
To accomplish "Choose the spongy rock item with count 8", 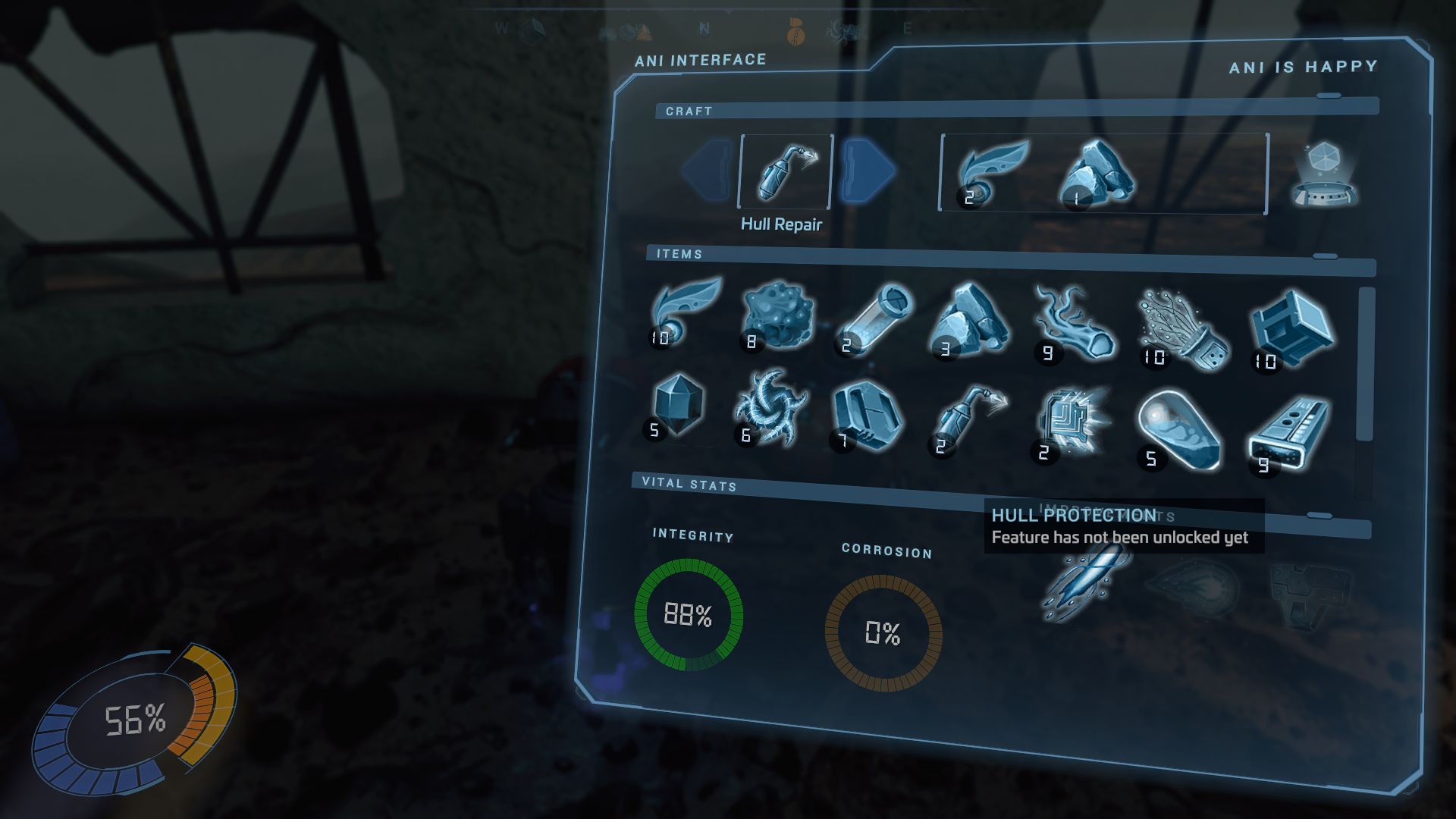I will (777, 317).
